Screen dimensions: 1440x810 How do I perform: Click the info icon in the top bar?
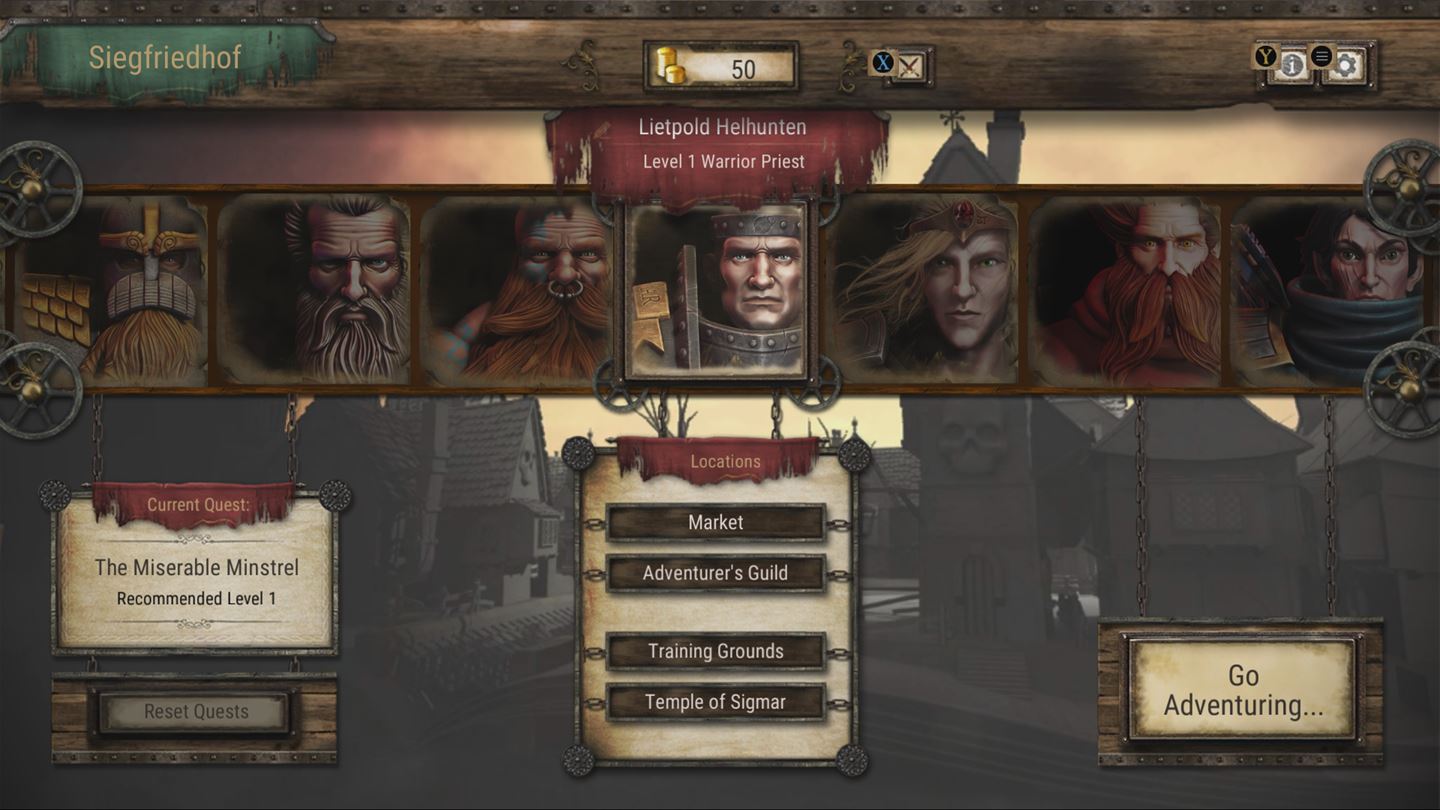point(1293,64)
